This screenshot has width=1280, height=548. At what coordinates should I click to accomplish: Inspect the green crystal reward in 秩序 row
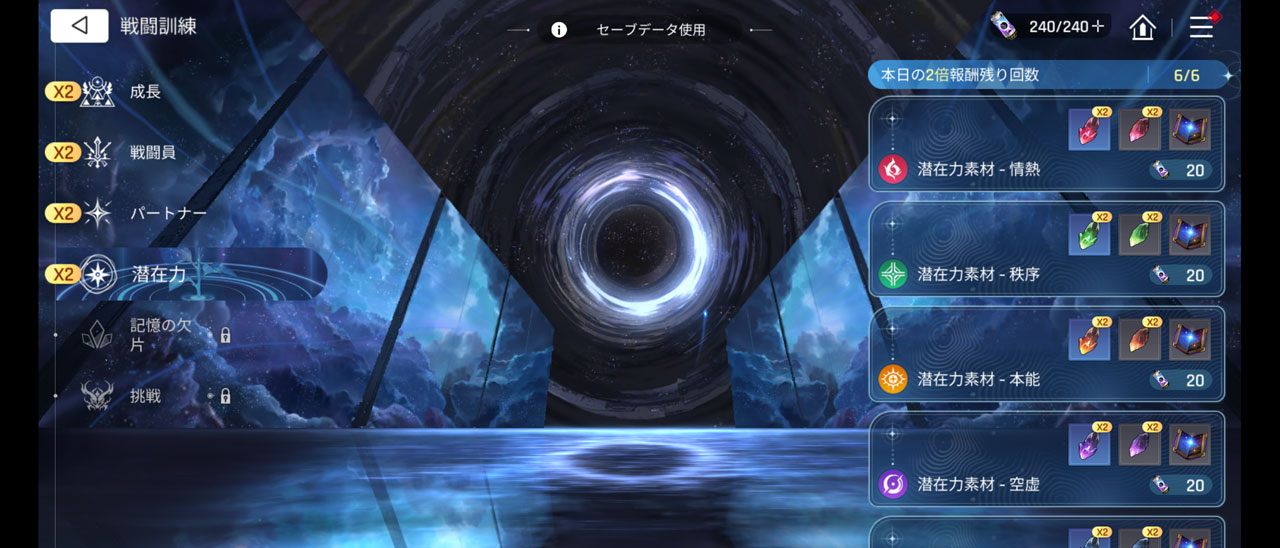[x=1089, y=236]
